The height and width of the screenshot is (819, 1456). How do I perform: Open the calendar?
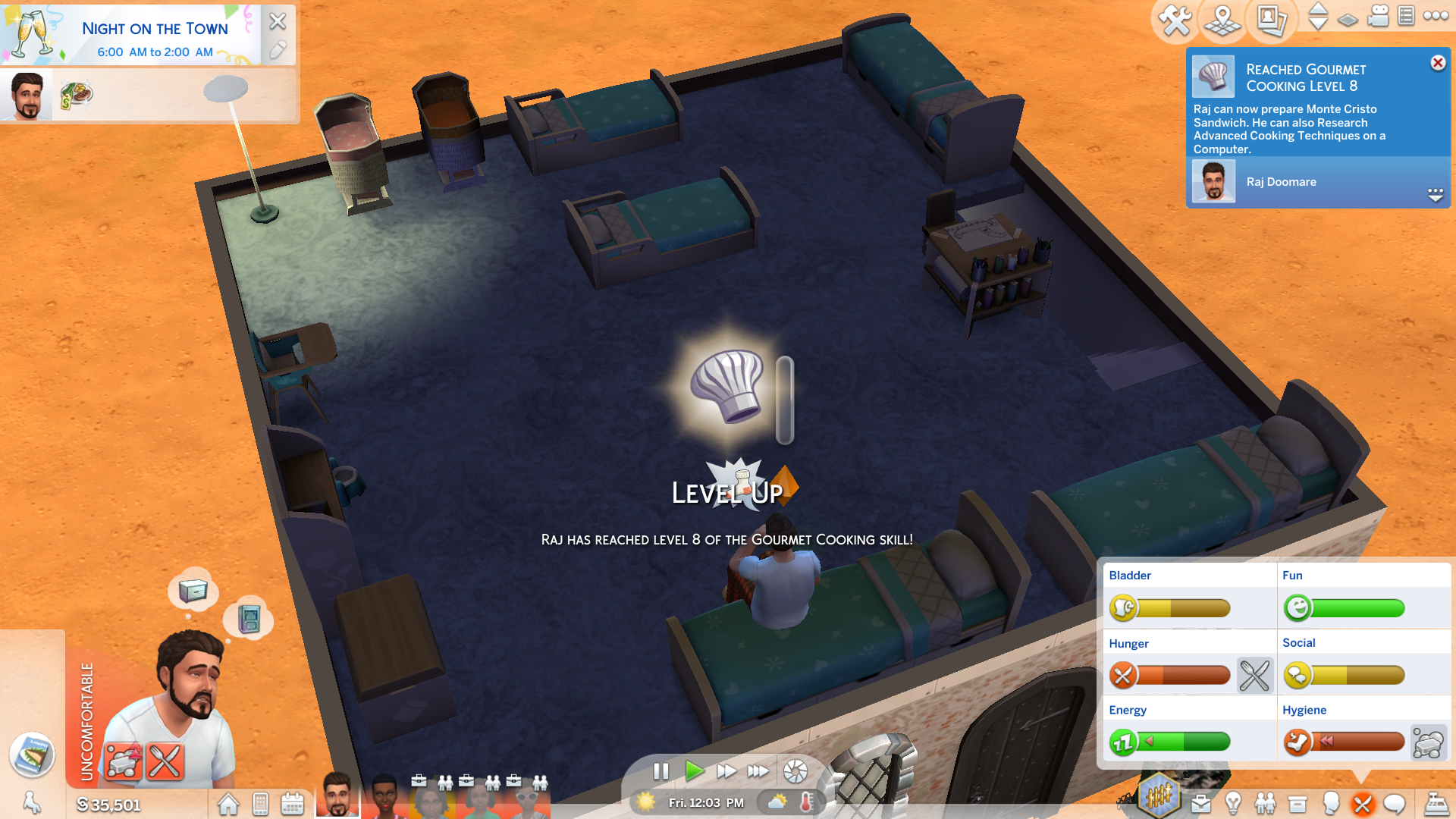(292, 804)
